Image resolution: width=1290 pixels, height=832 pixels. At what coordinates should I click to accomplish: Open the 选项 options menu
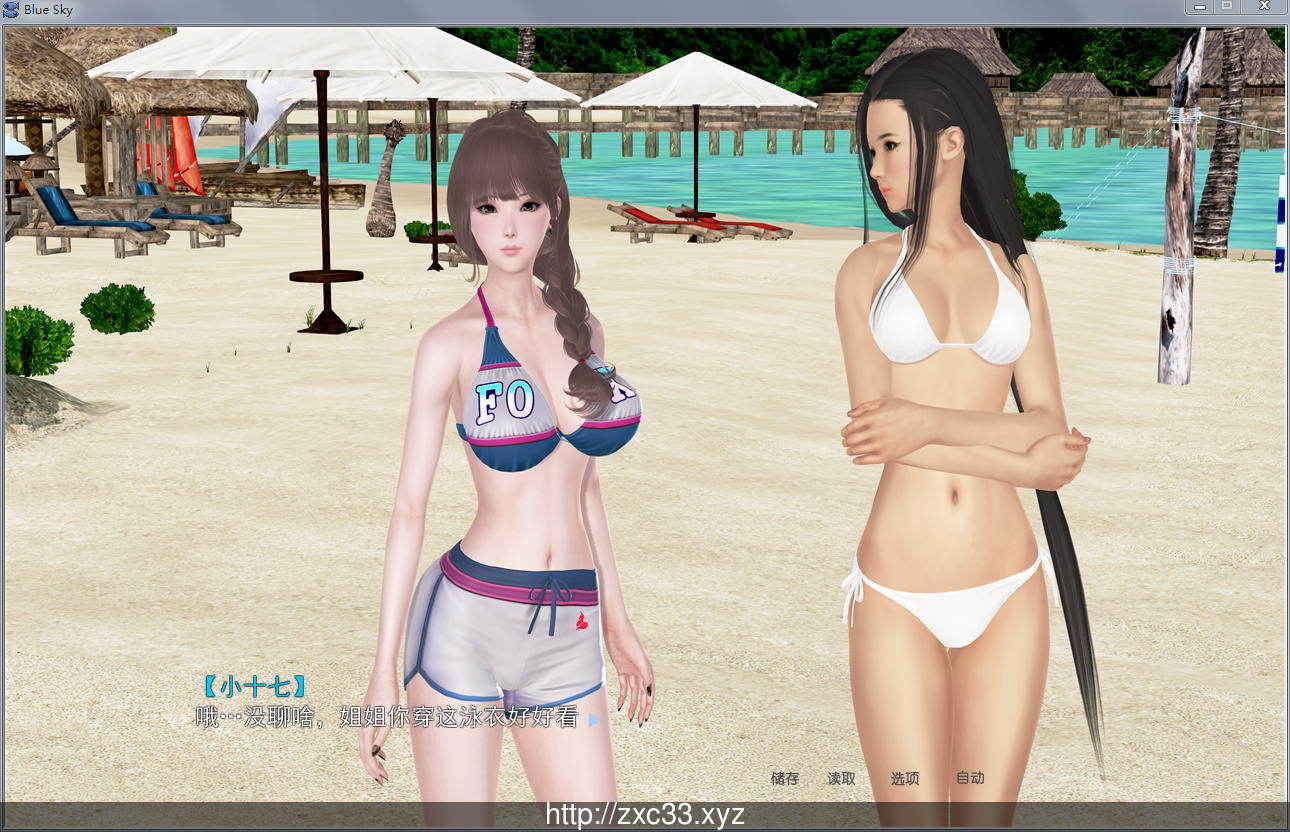click(905, 778)
